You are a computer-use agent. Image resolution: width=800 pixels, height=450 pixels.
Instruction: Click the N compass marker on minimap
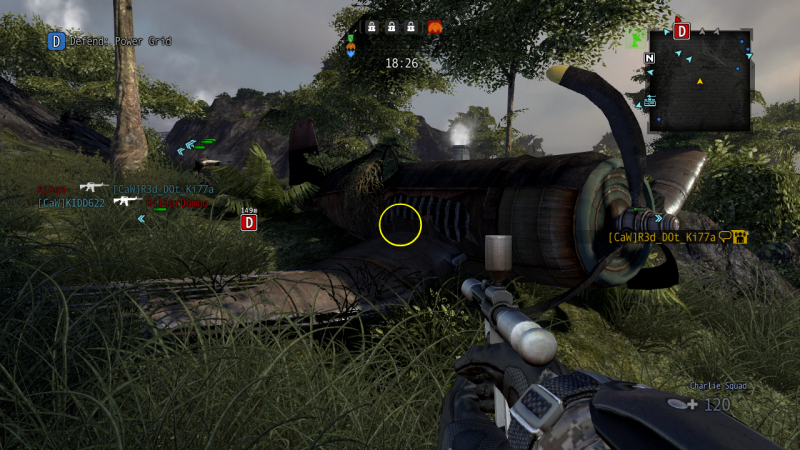pos(651,57)
